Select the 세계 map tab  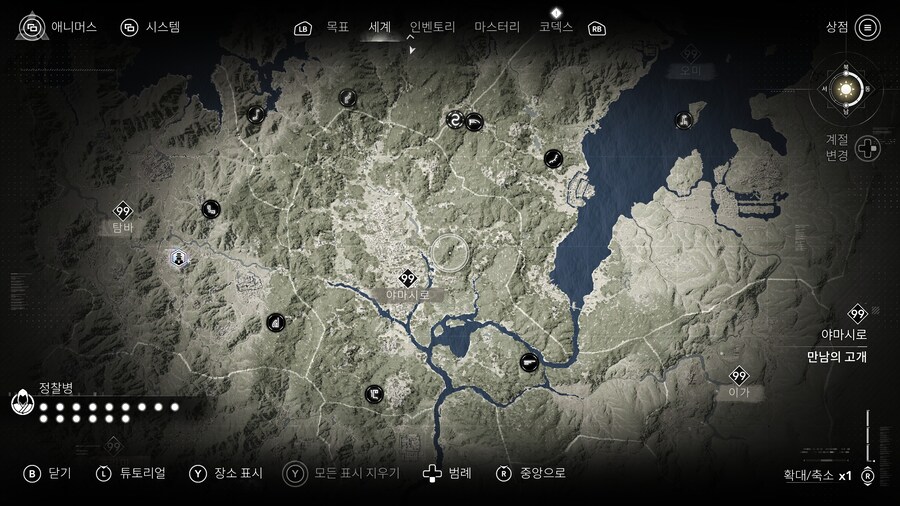(x=380, y=27)
